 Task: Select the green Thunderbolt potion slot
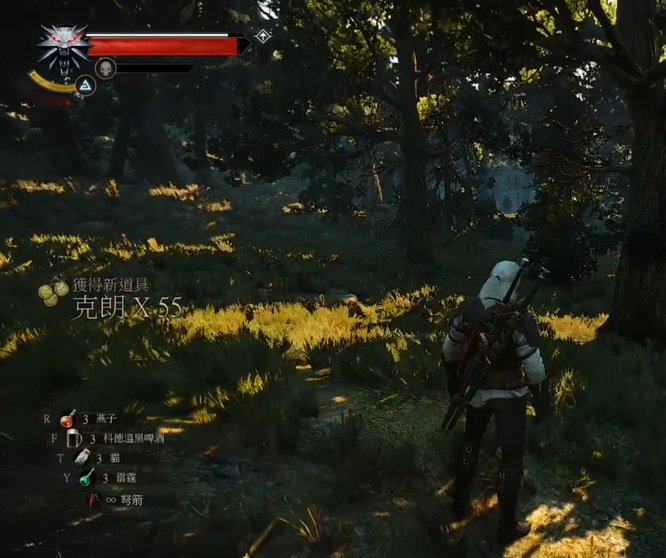(87, 478)
